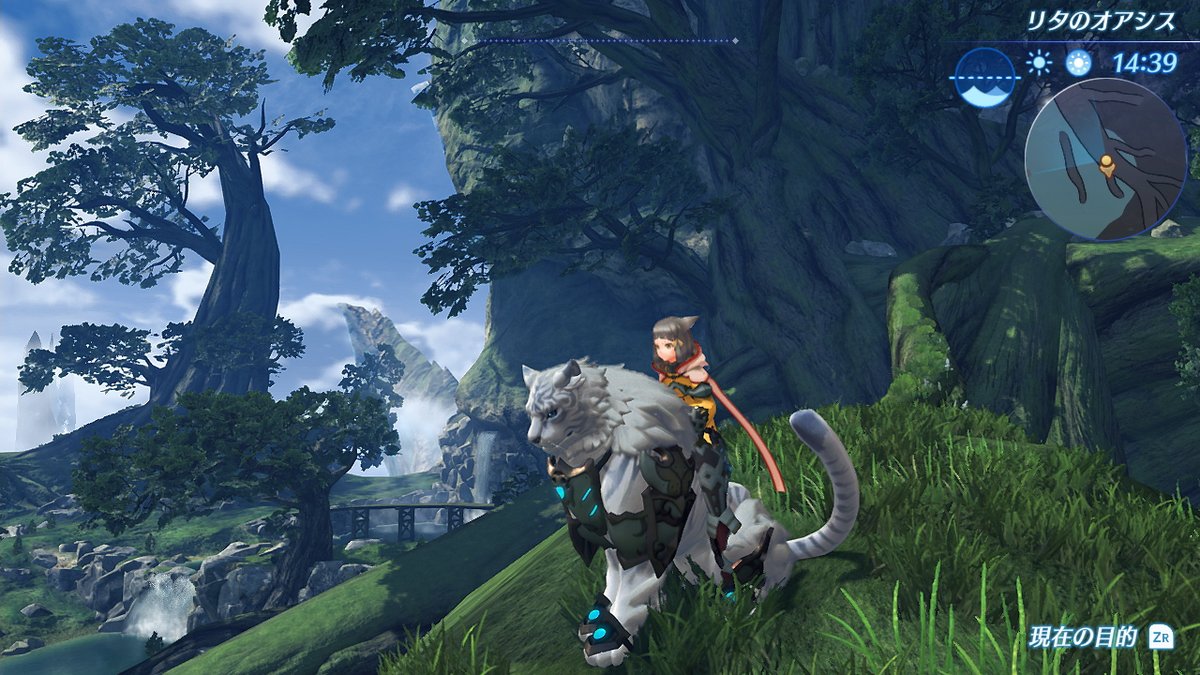Select the sun weather icon
The height and width of the screenshot is (675, 1200).
pyautogui.click(x=1040, y=64)
